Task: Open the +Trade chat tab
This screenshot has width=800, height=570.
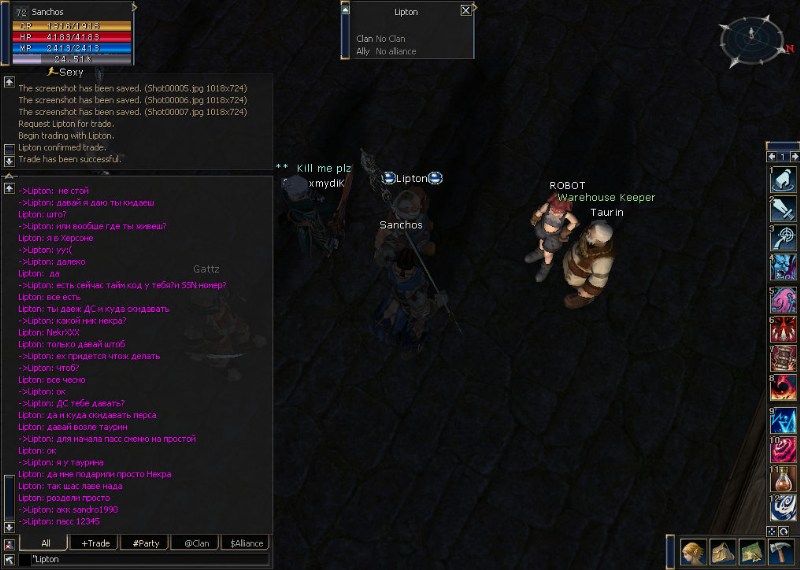Action: pos(95,543)
